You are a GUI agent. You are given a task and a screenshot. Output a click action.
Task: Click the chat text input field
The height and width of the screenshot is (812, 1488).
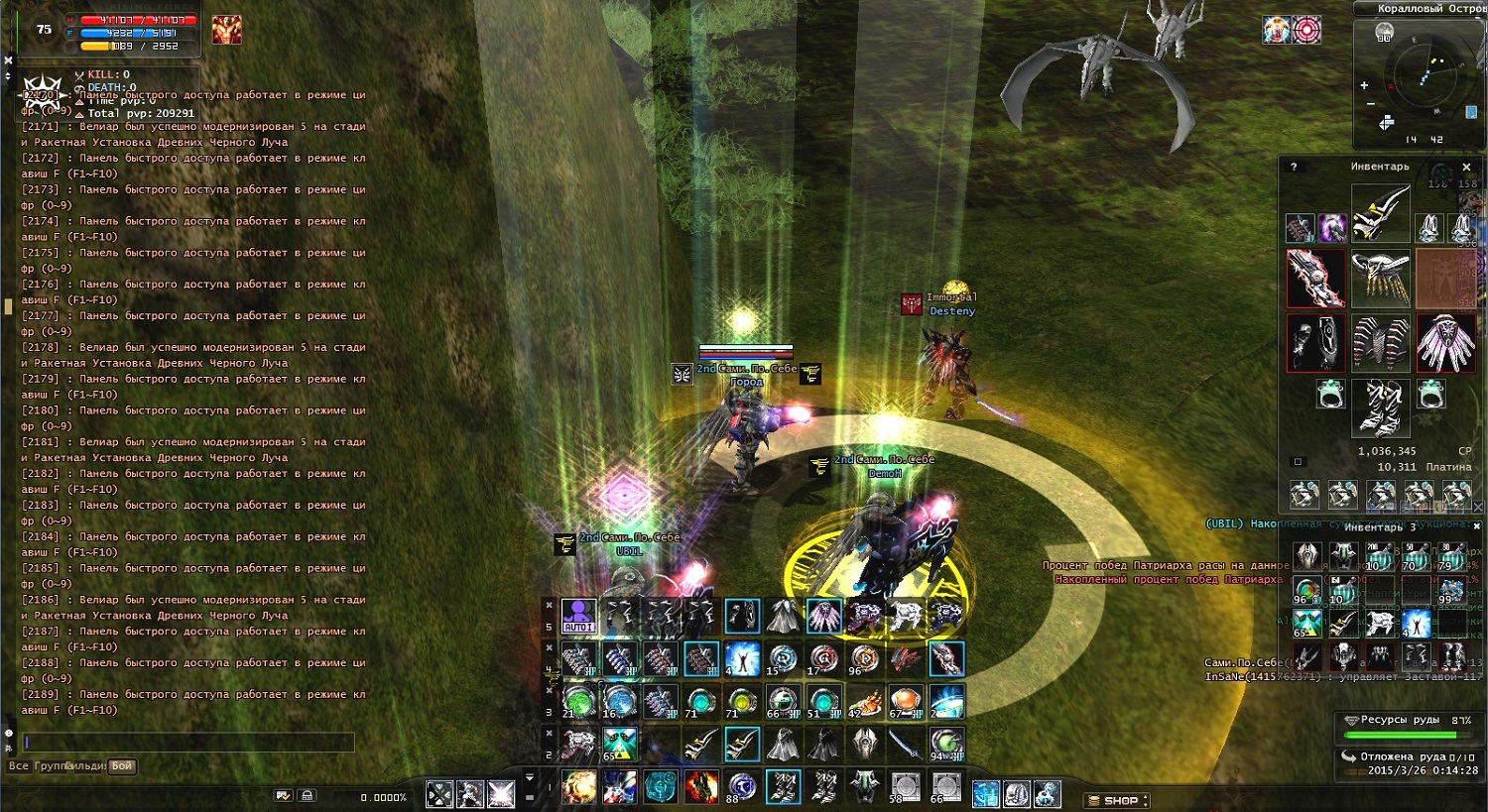pos(188,742)
